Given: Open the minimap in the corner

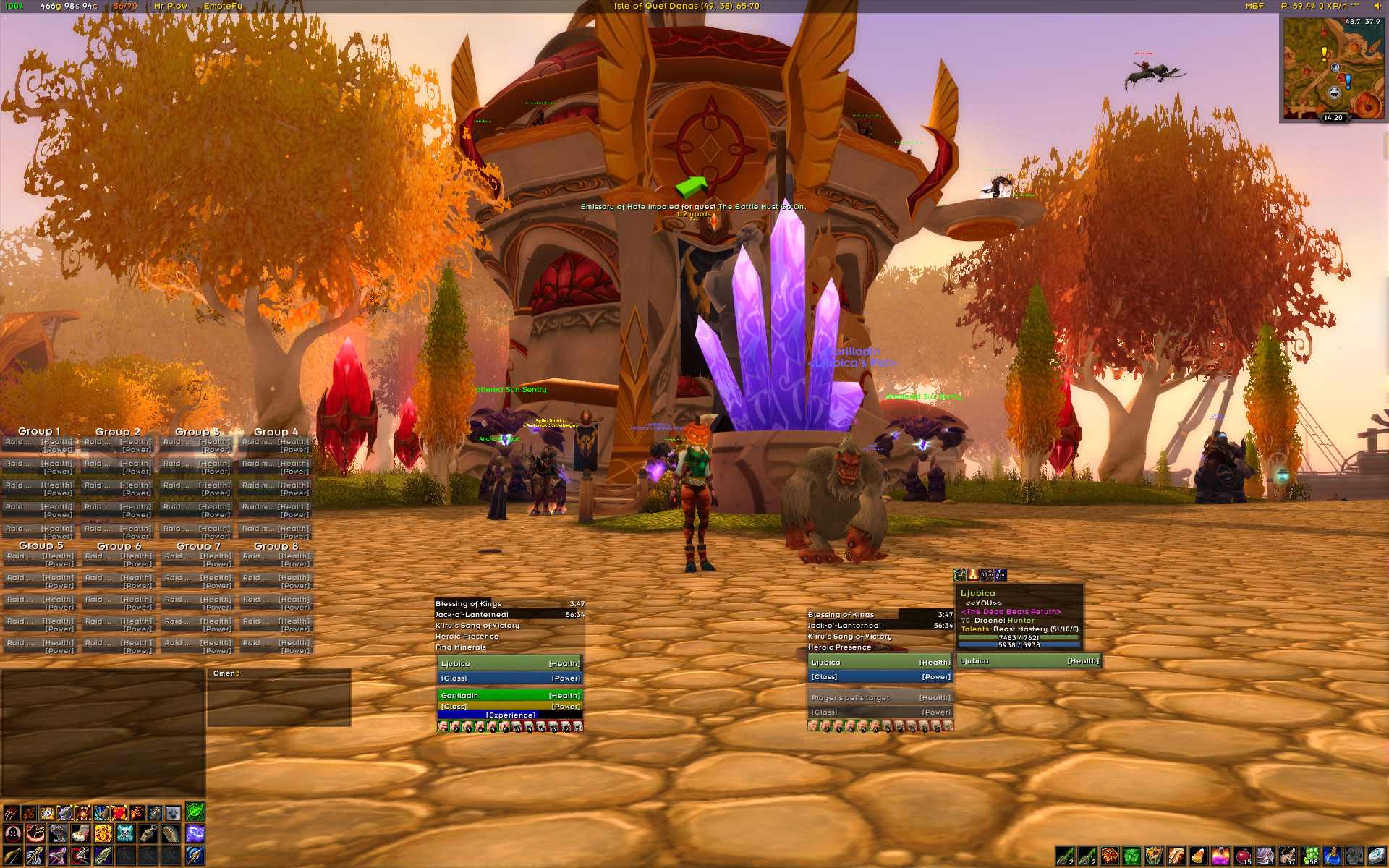Looking at the screenshot, I should pyautogui.click(x=1333, y=68).
